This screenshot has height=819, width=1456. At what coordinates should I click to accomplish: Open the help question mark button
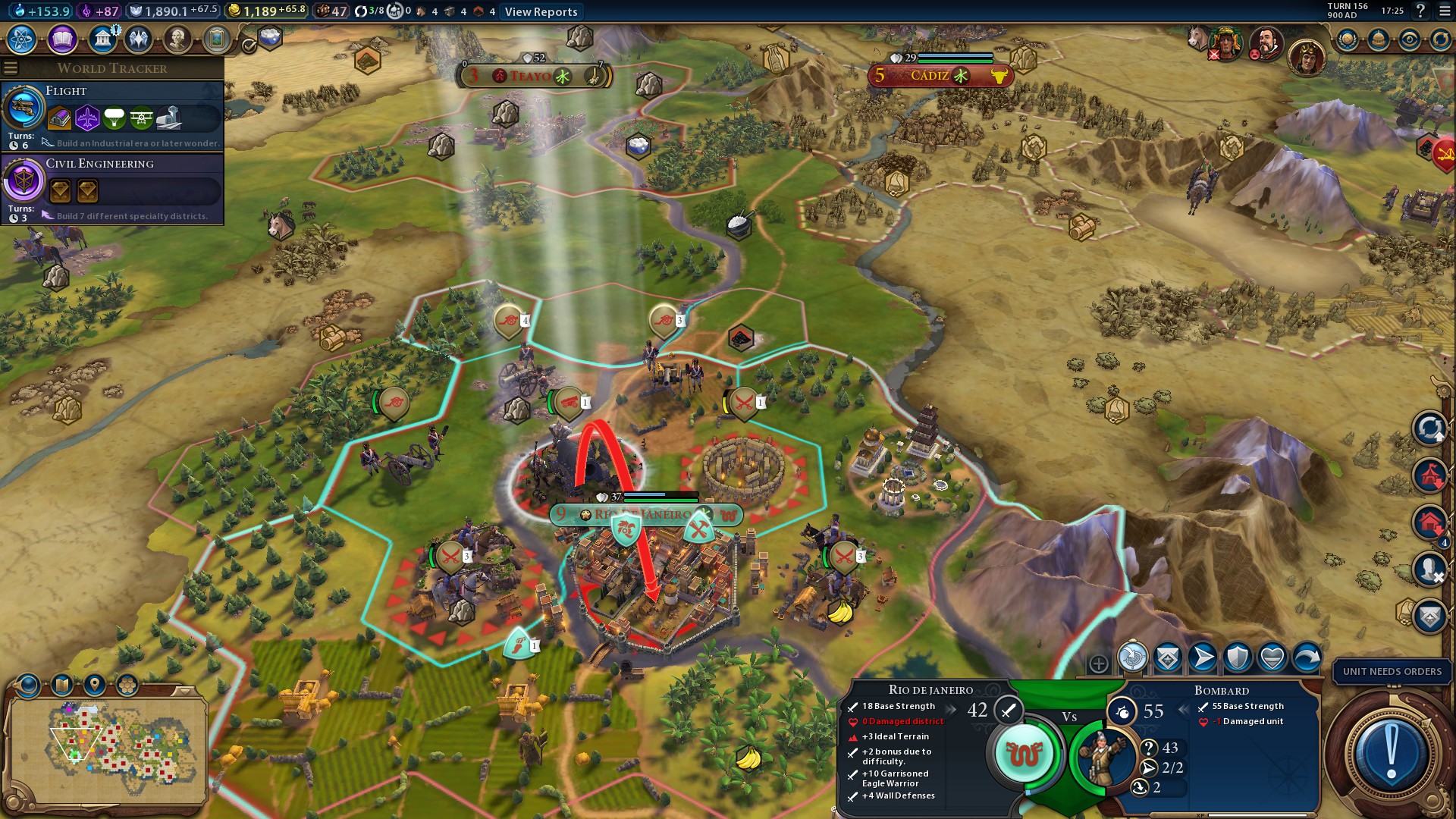[1420, 11]
